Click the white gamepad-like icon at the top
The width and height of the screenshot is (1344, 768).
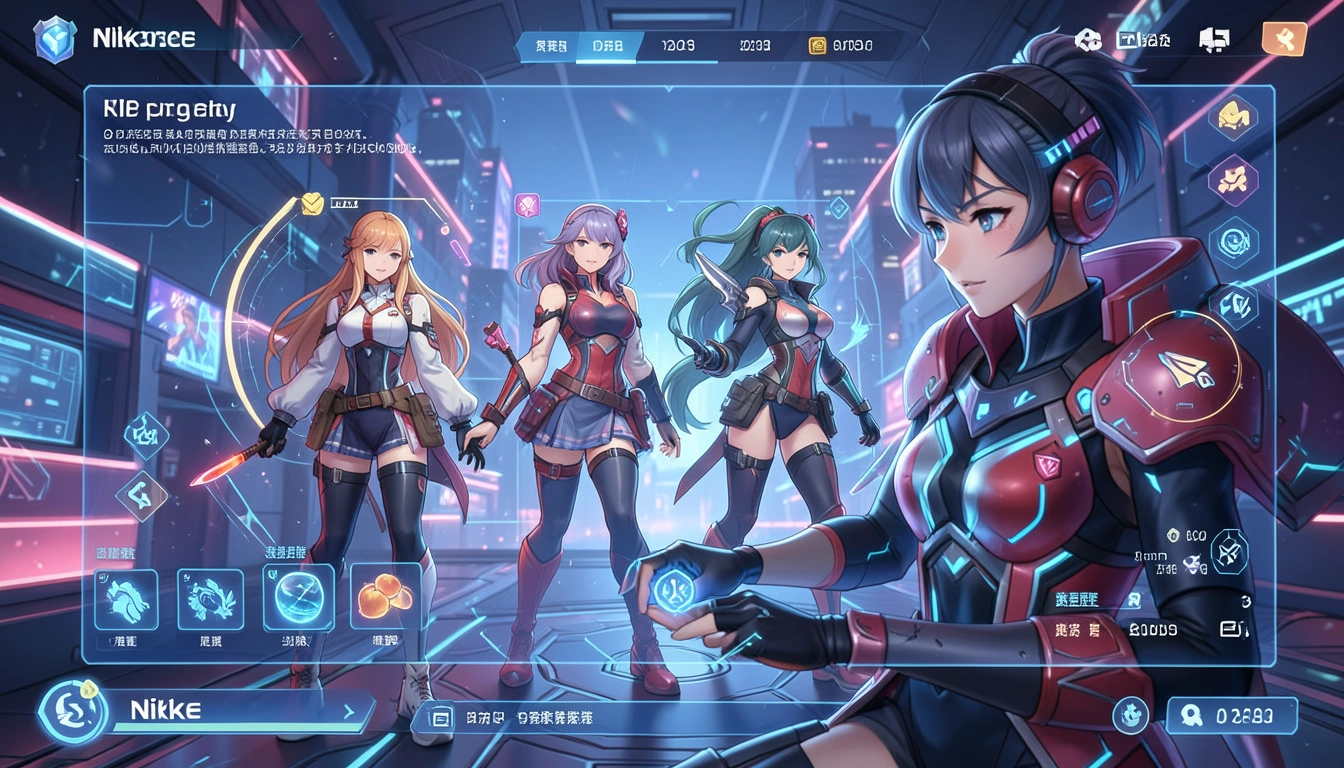pos(1087,39)
